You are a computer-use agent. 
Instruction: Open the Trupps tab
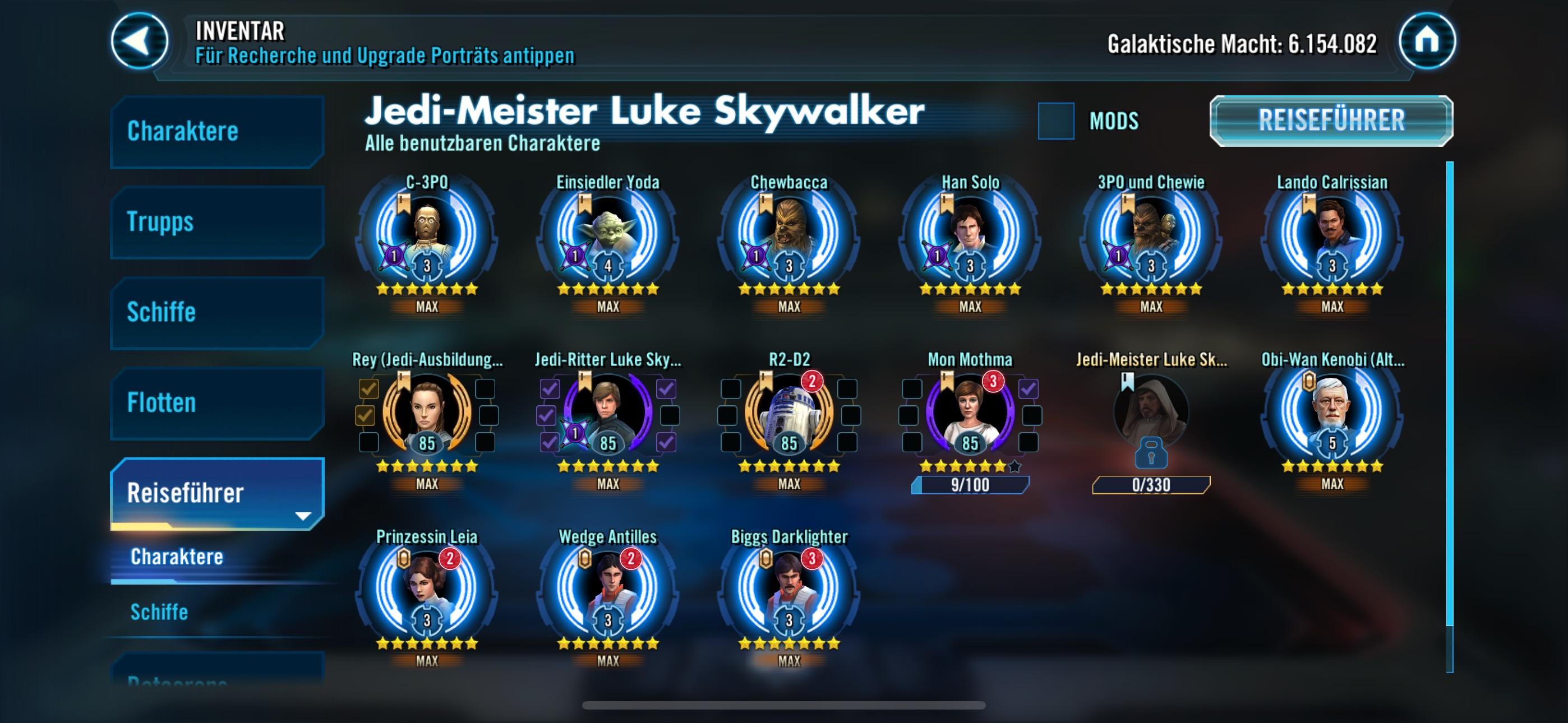point(216,222)
